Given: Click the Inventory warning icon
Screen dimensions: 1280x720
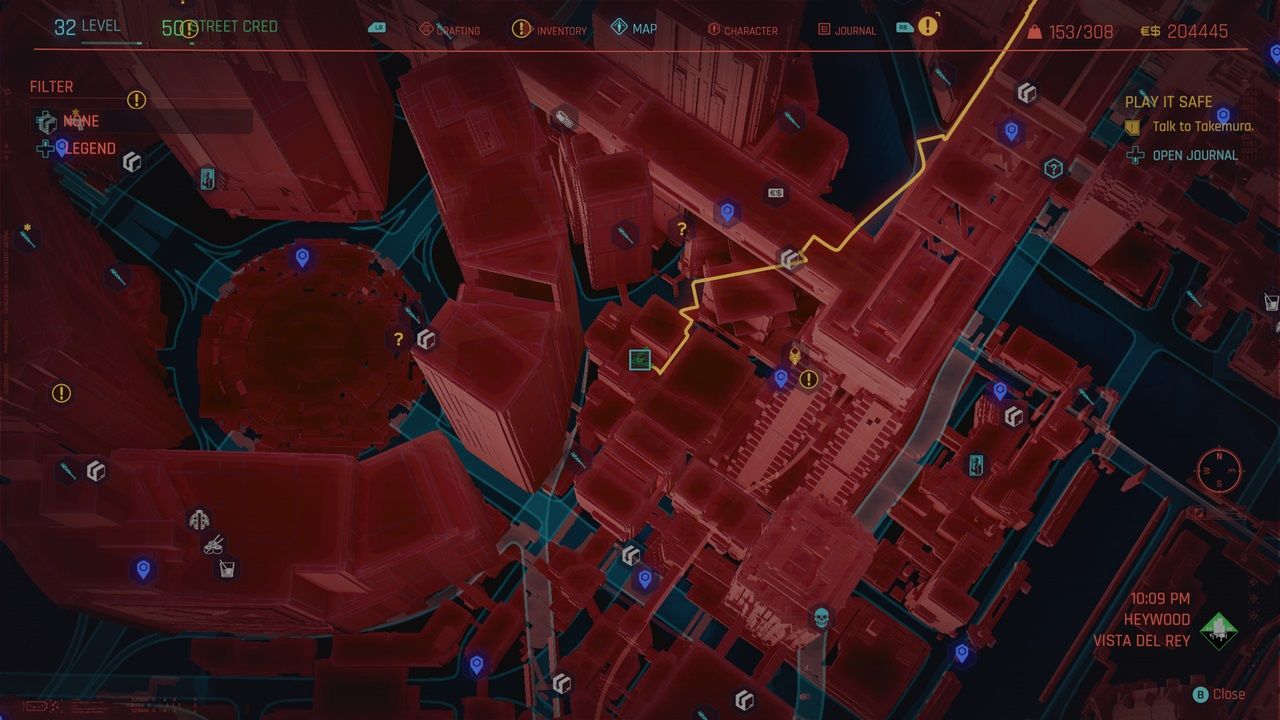Looking at the screenshot, I should click(521, 29).
